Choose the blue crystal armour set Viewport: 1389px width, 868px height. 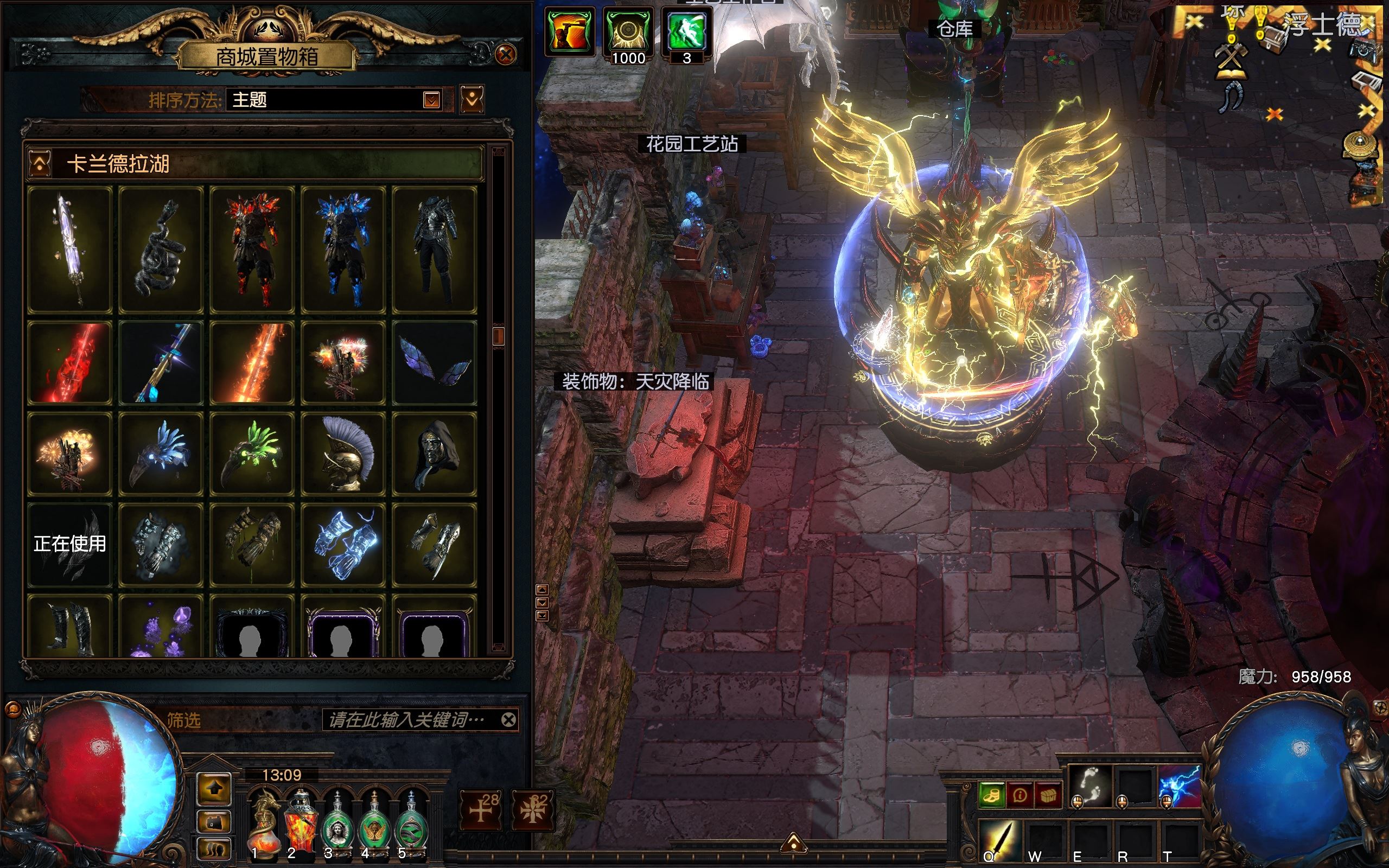tap(343, 250)
